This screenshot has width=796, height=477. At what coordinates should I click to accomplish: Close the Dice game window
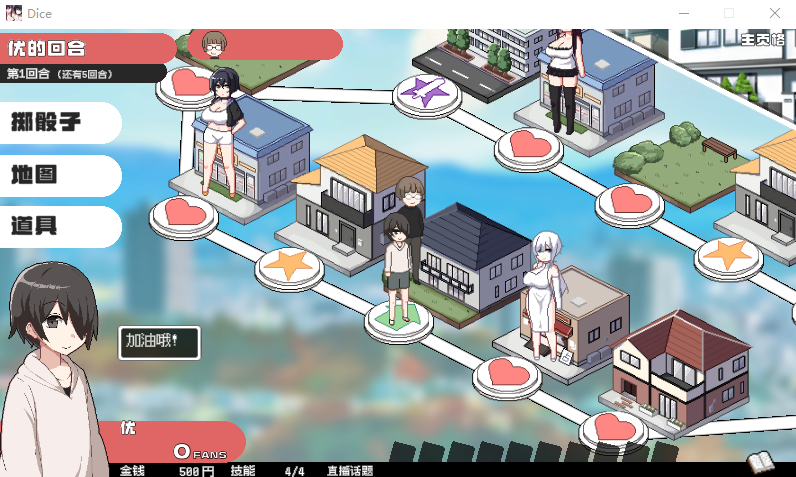coord(774,14)
